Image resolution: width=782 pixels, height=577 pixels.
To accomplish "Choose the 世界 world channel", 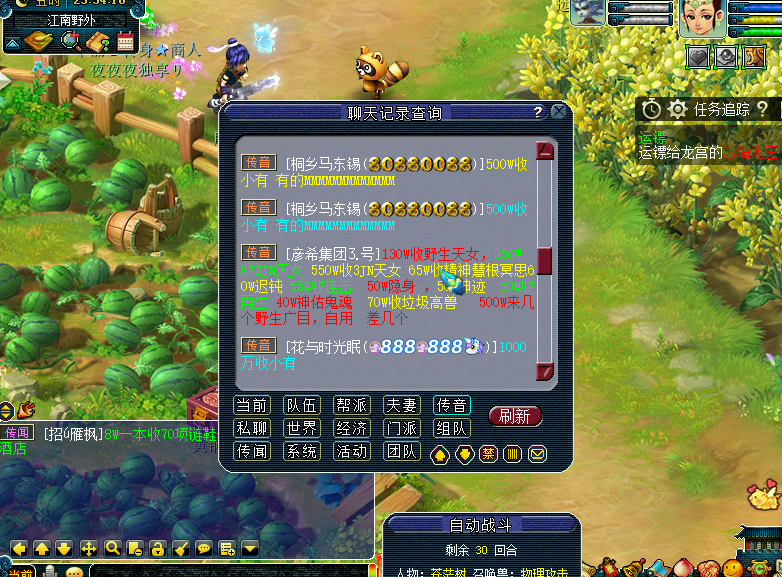I will (x=302, y=428).
